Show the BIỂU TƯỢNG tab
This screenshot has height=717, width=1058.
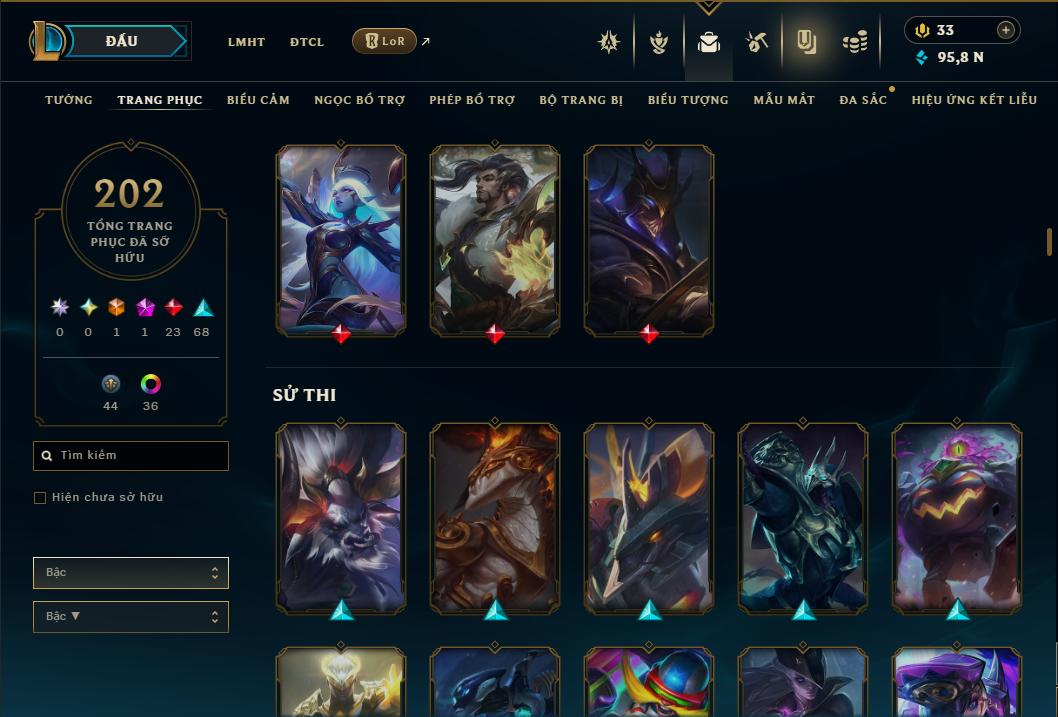click(688, 100)
